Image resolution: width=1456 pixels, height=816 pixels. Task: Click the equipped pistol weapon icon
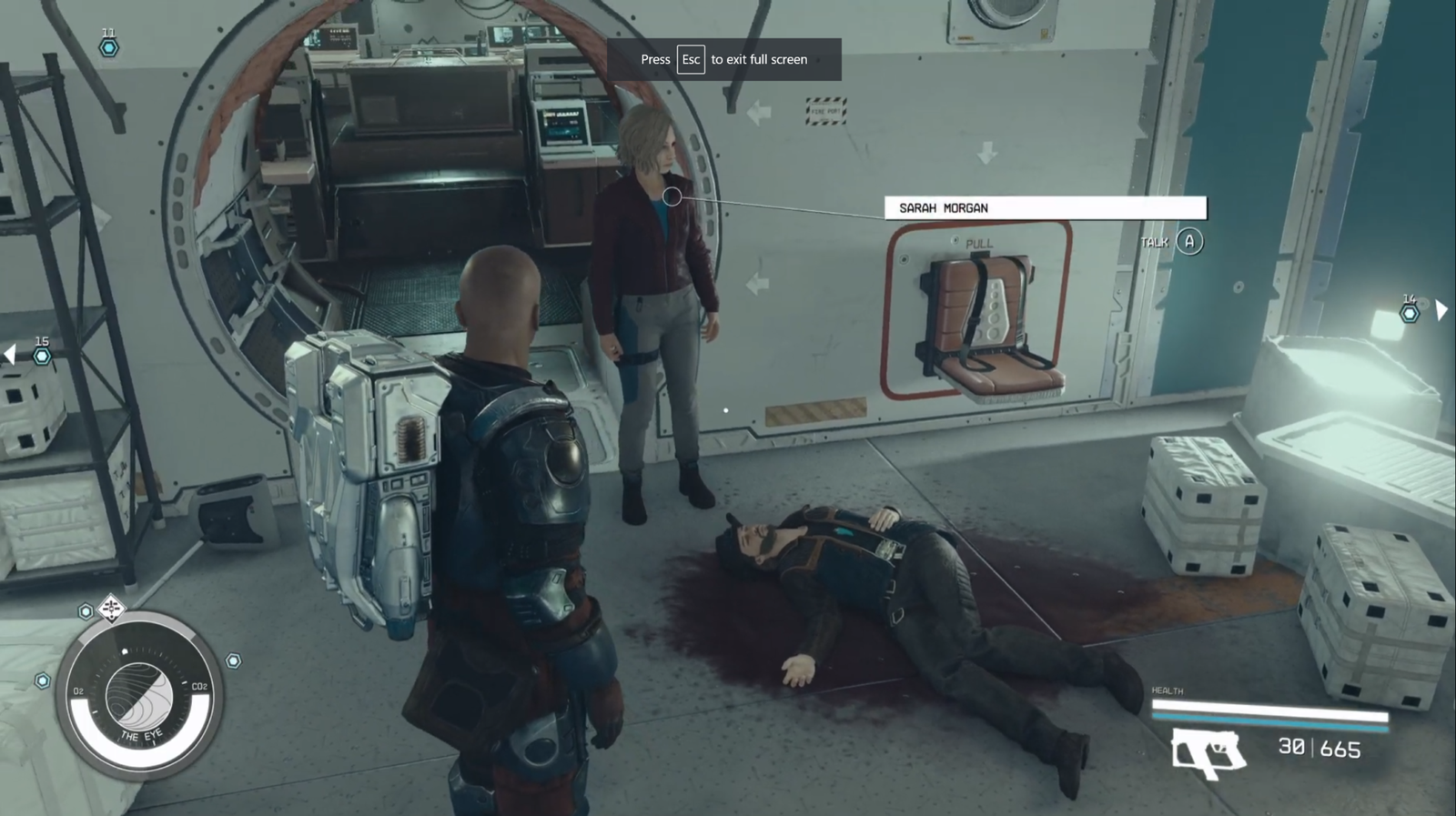click(1207, 752)
